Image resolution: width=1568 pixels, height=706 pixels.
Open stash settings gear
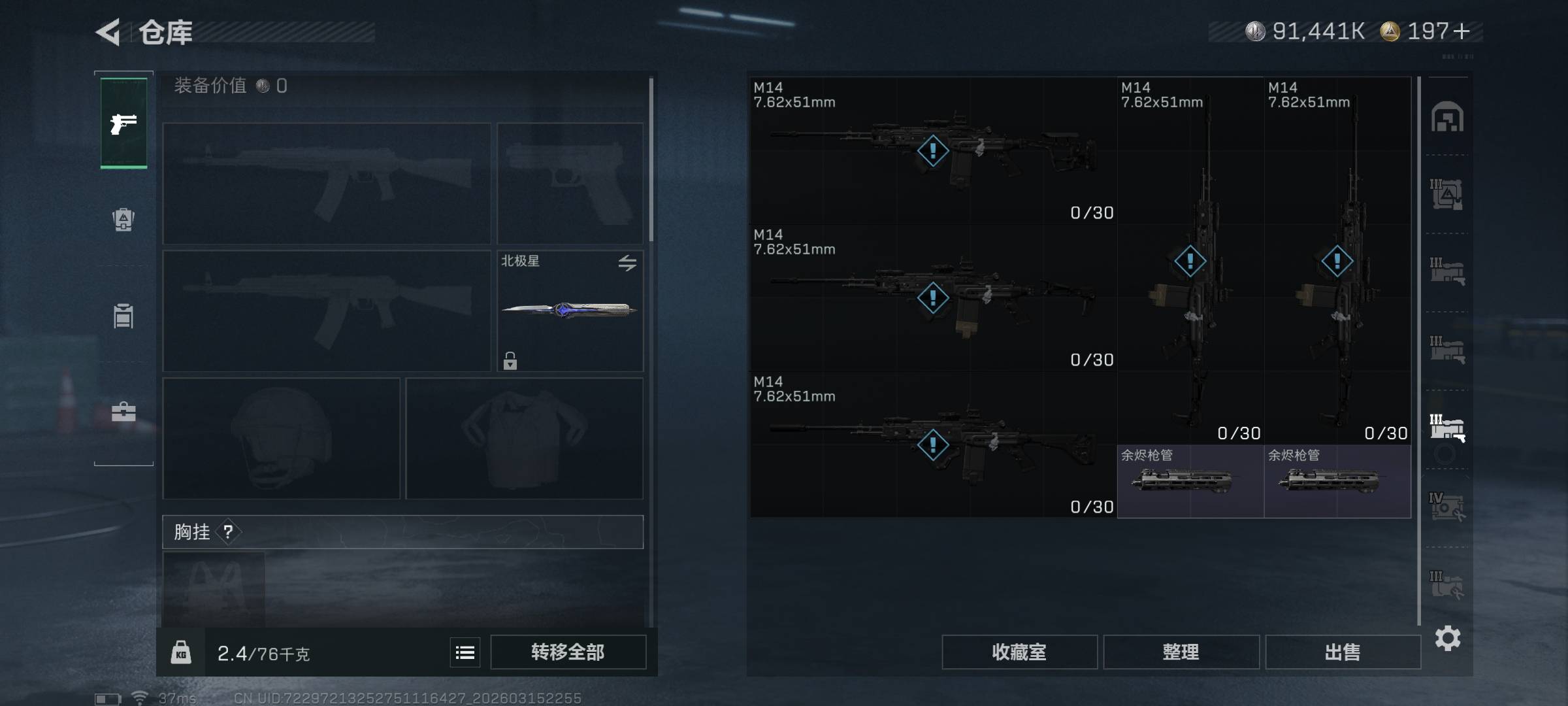tap(1447, 638)
